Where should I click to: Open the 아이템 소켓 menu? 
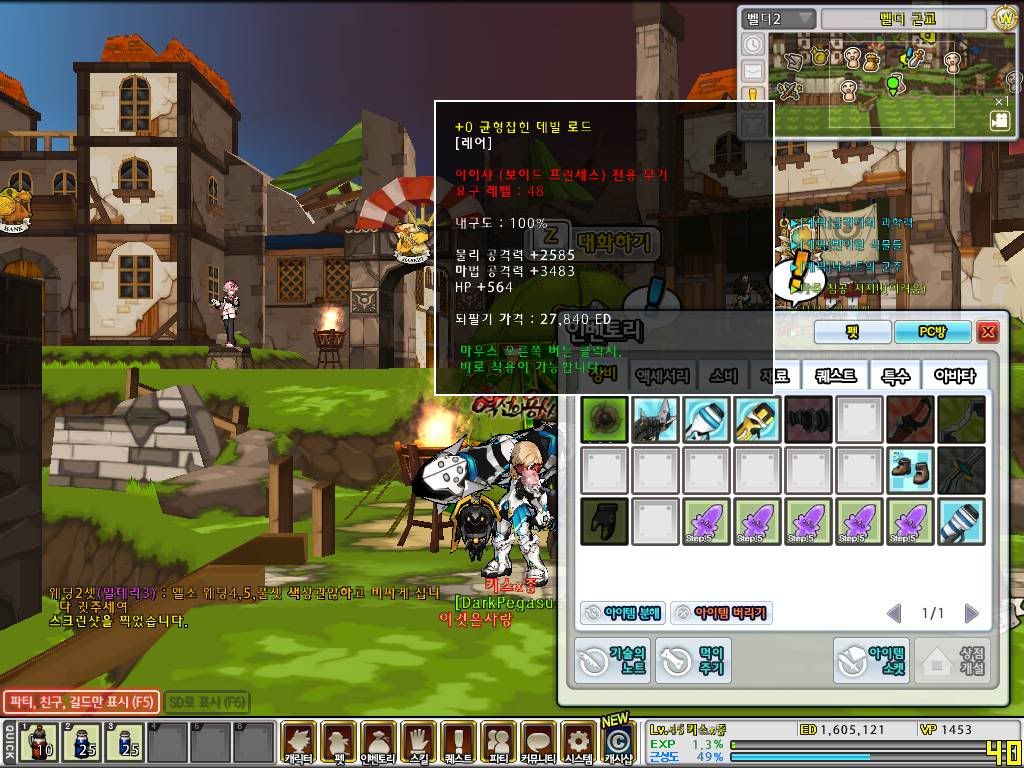pyautogui.click(x=872, y=660)
